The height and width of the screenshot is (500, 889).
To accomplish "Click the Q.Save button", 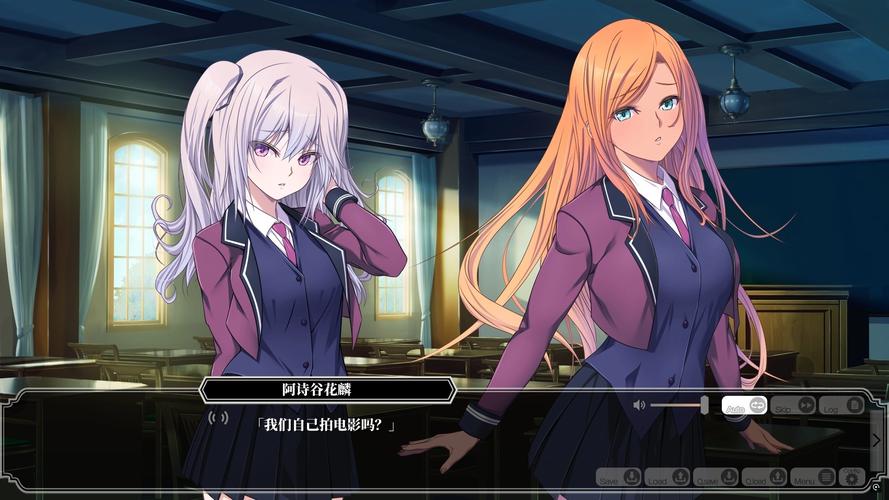I will [717, 478].
